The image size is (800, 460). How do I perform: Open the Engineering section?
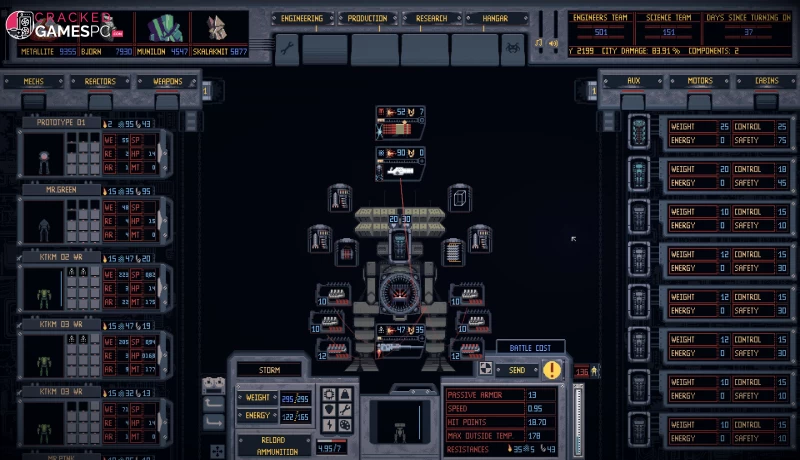[301, 18]
